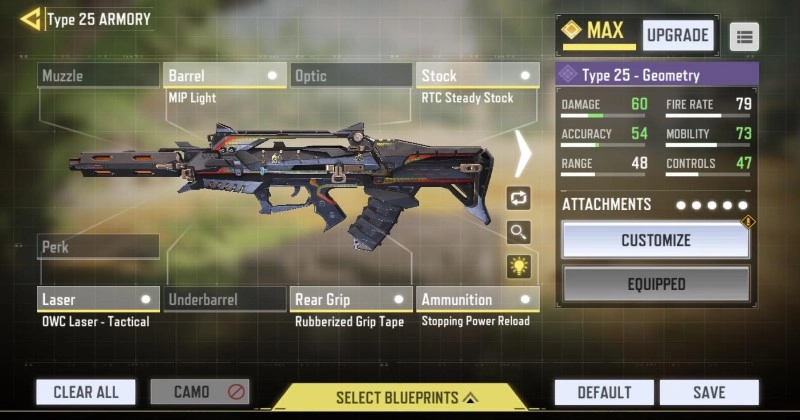Go back with the yellow arrow button
The width and height of the screenshot is (800, 420).
point(30,19)
